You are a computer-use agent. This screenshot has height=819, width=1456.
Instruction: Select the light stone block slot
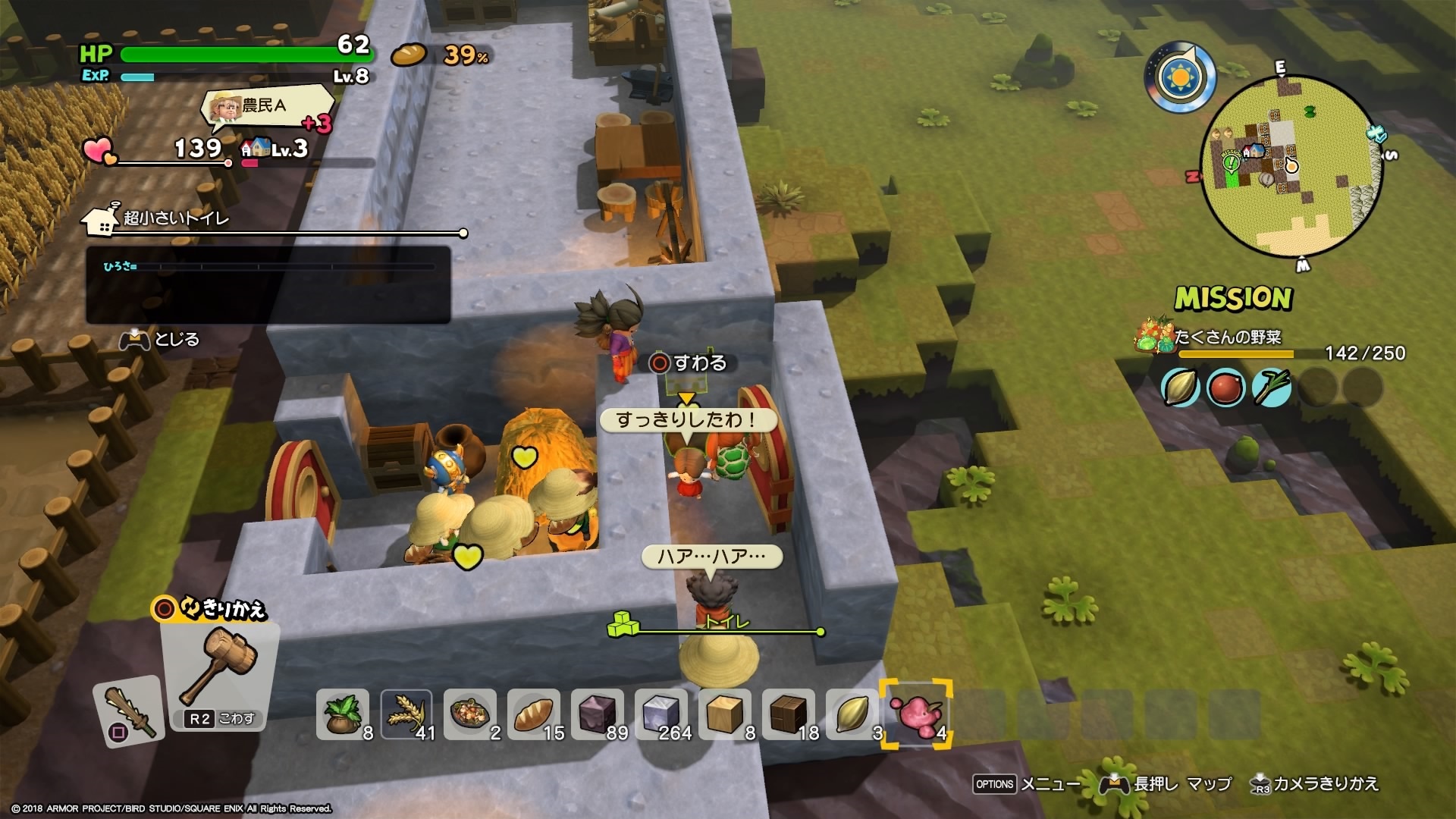click(x=661, y=714)
